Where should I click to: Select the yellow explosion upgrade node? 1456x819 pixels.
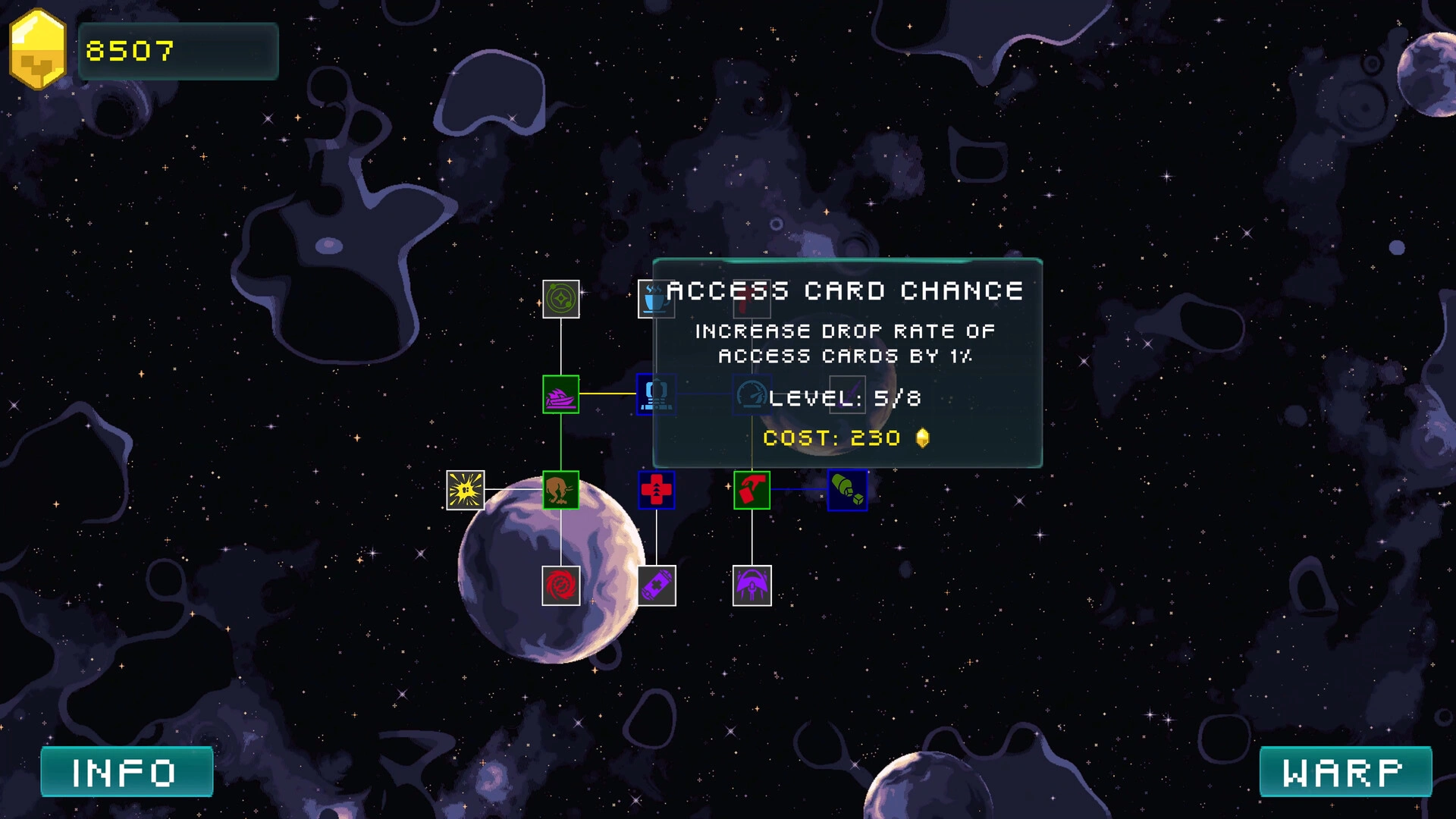[x=466, y=490]
